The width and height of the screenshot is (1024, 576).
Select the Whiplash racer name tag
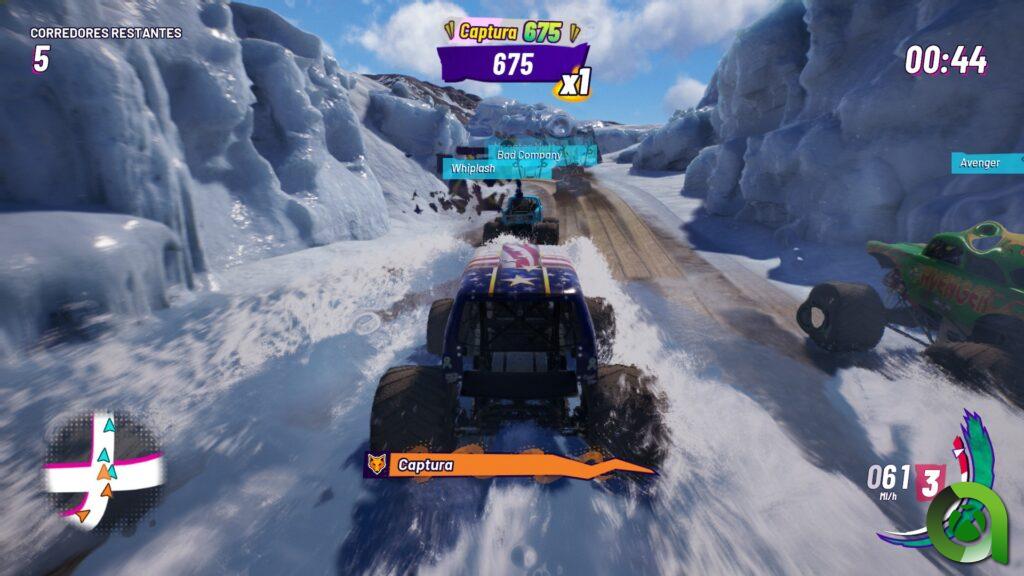473,168
